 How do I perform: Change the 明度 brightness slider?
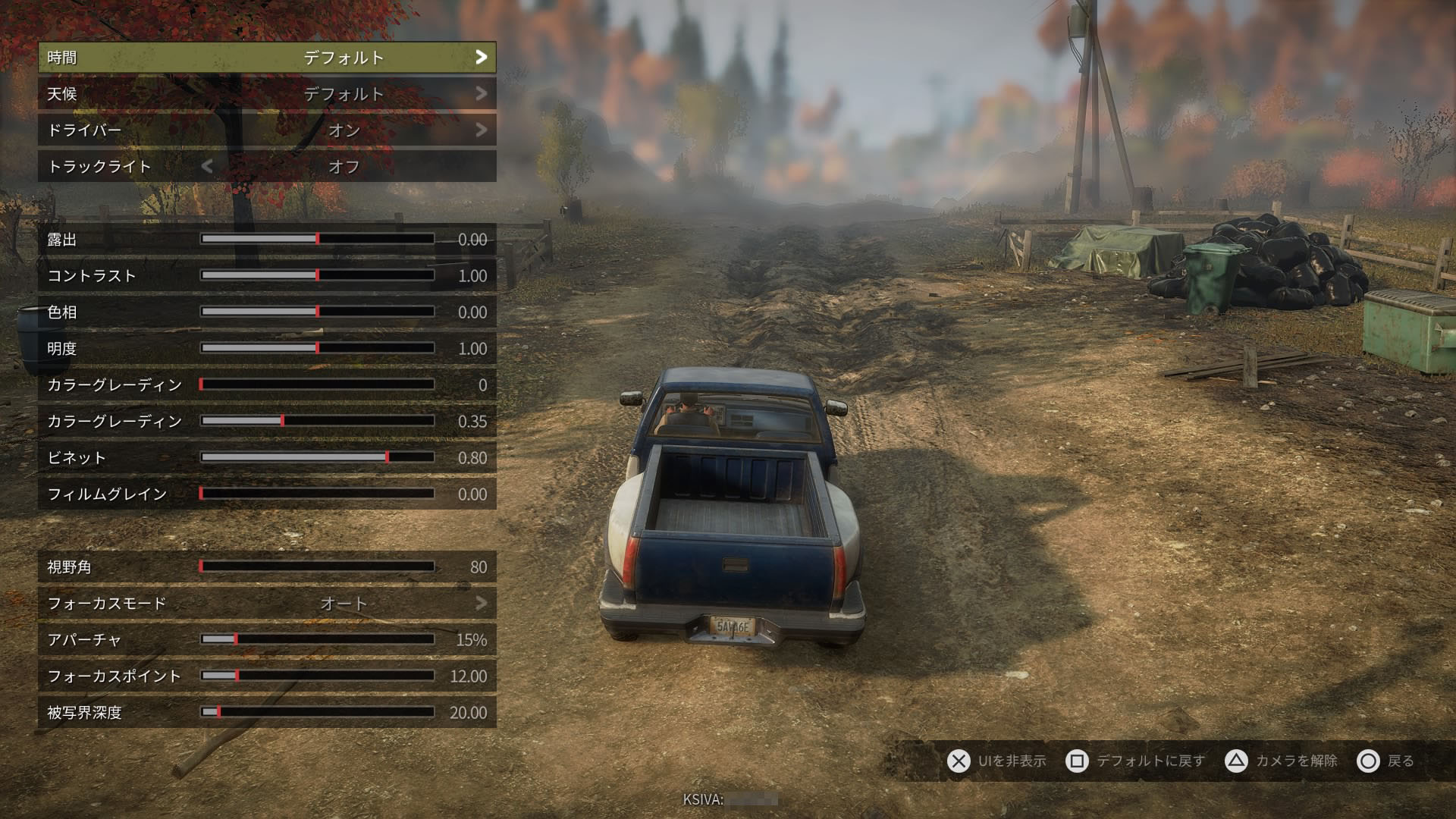coord(317,348)
